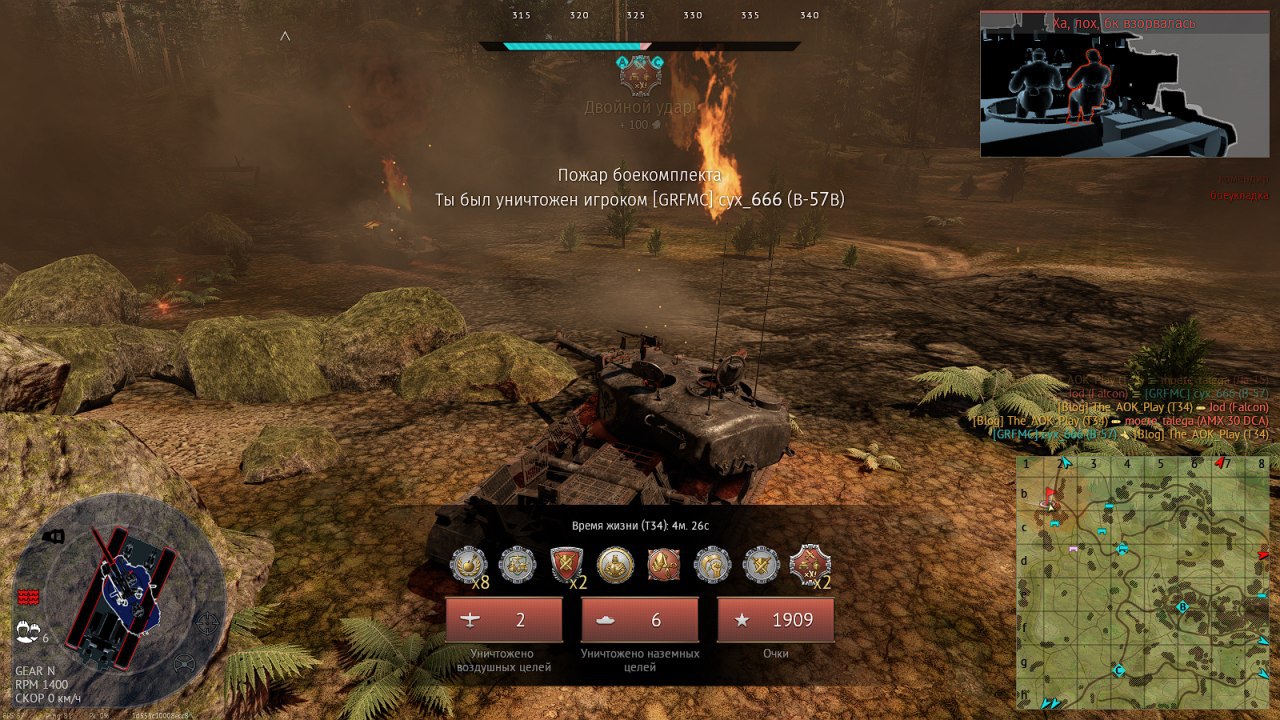Viewport: 1280px width, 720px height.
Task: Inspect the red shield crossed-shells award
Action: (x=566, y=565)
